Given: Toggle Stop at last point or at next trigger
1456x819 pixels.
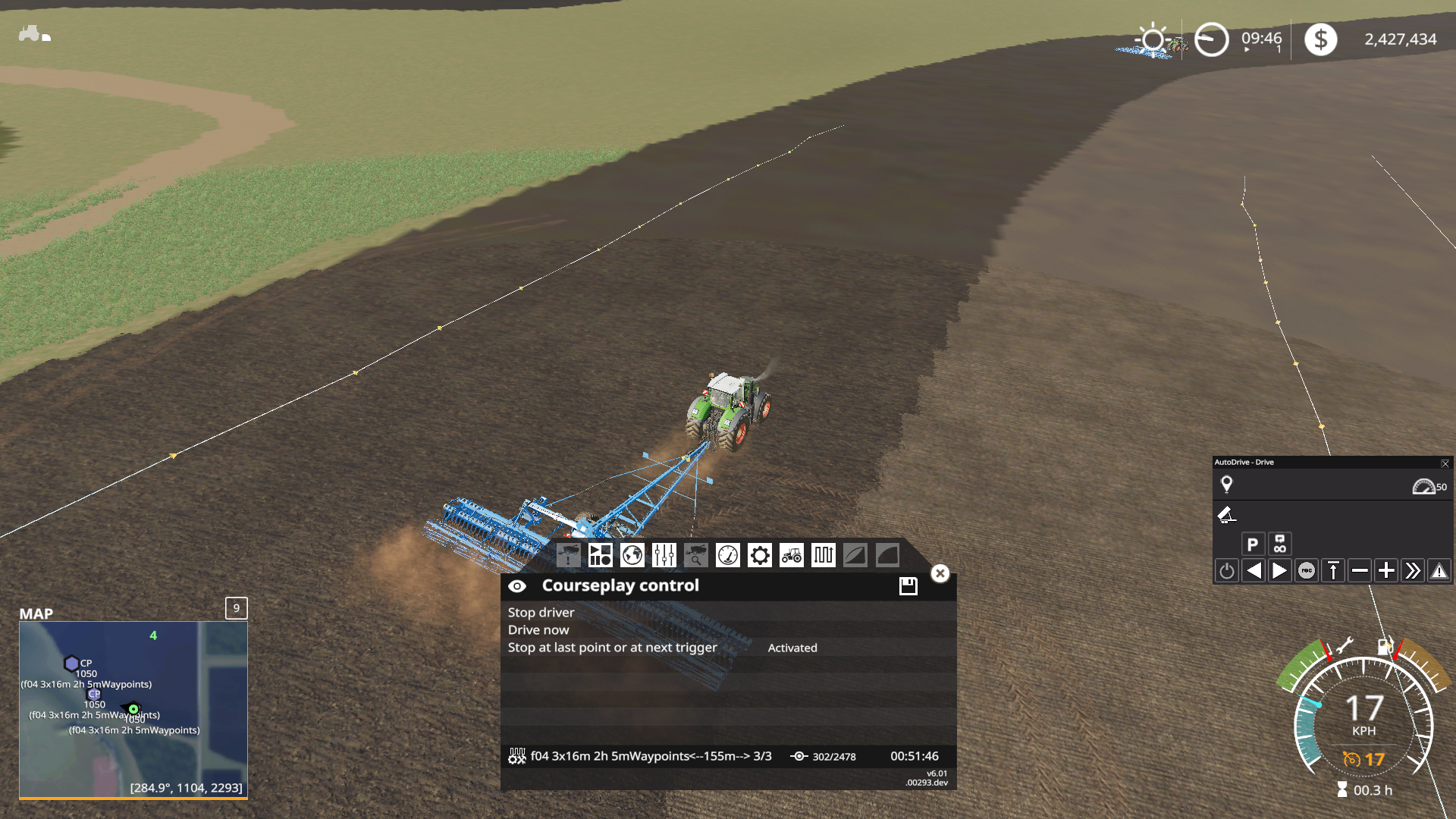Looking at the screenshot, I should tap(612, 647).
